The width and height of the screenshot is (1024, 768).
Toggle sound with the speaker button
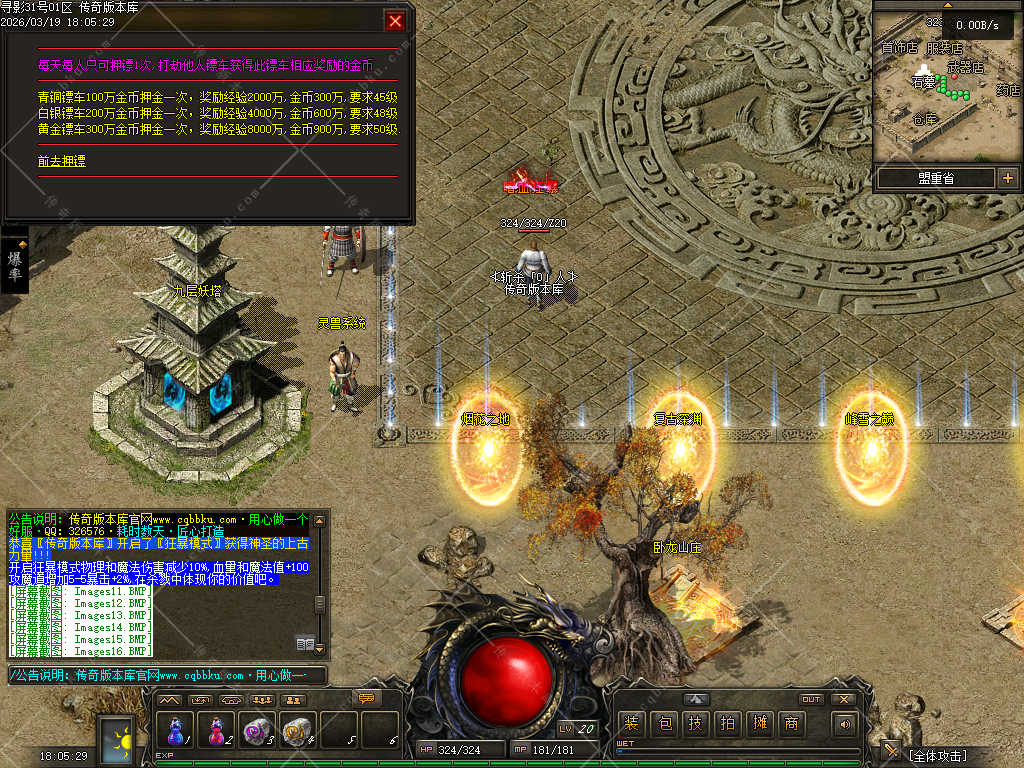click(845, 723)
